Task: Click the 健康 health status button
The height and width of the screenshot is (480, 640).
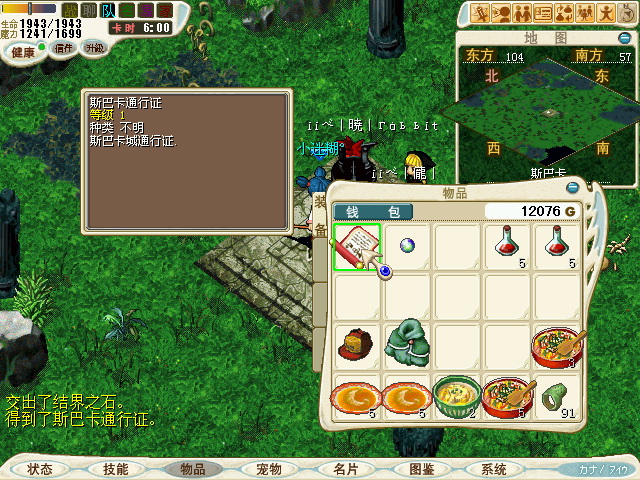Action: click(22, 51)
